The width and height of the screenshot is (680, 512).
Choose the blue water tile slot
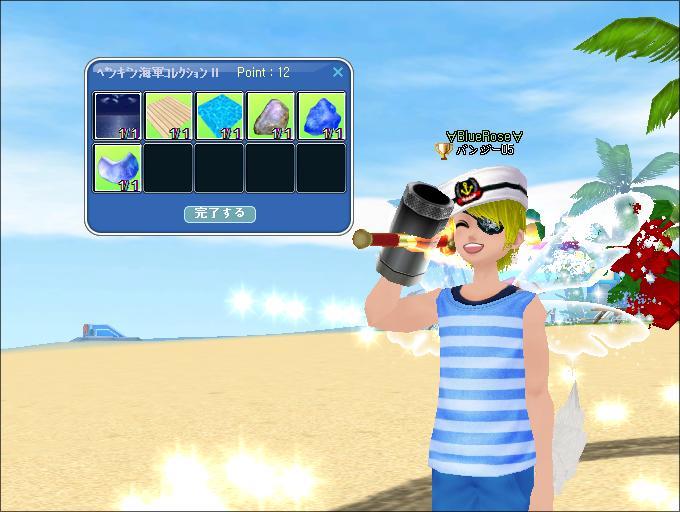coord(219,116)
